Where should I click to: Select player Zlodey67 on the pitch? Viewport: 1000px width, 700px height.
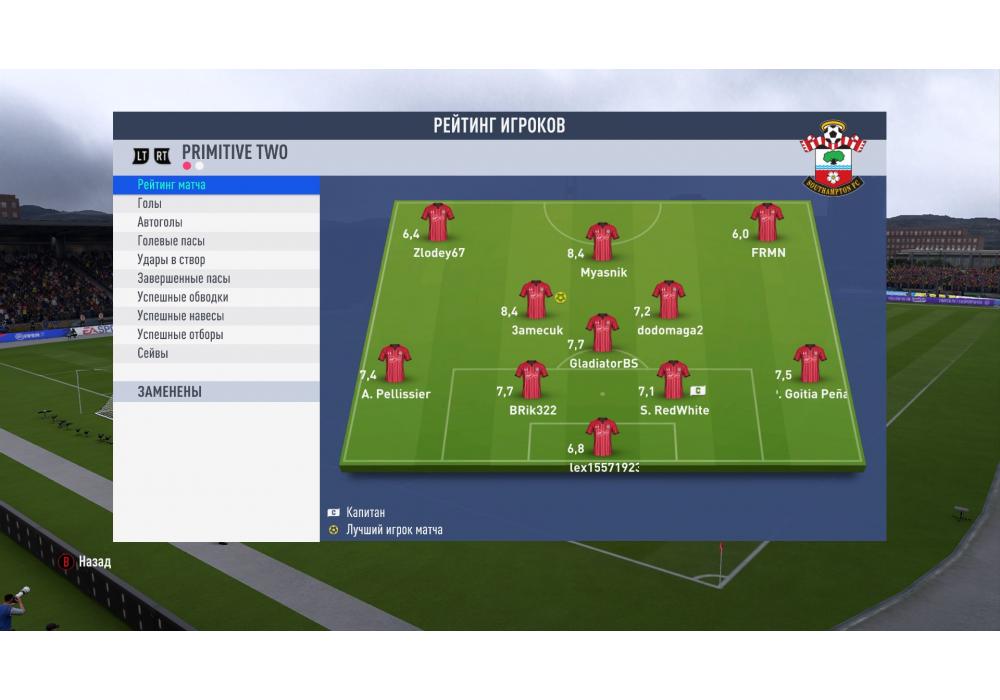pos(437,223)
